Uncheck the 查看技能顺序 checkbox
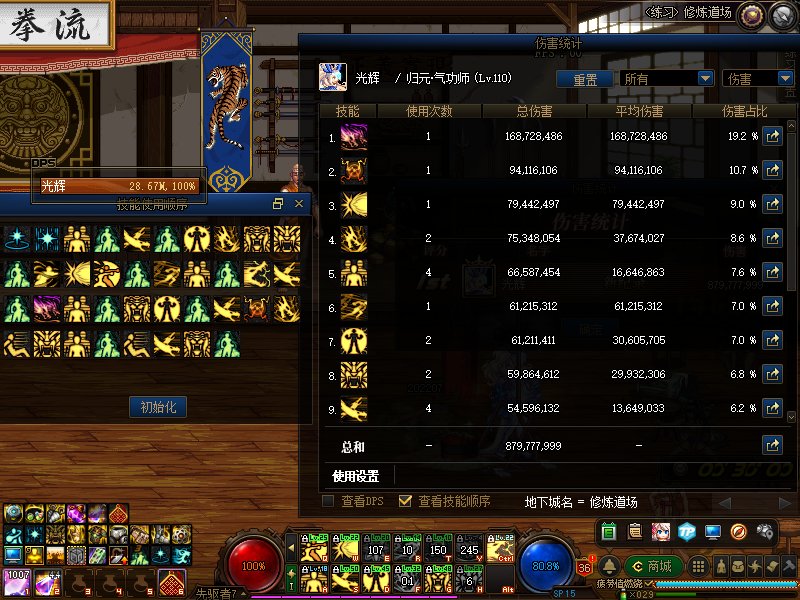This screenshot has width=800, height=600. point(405,501)
